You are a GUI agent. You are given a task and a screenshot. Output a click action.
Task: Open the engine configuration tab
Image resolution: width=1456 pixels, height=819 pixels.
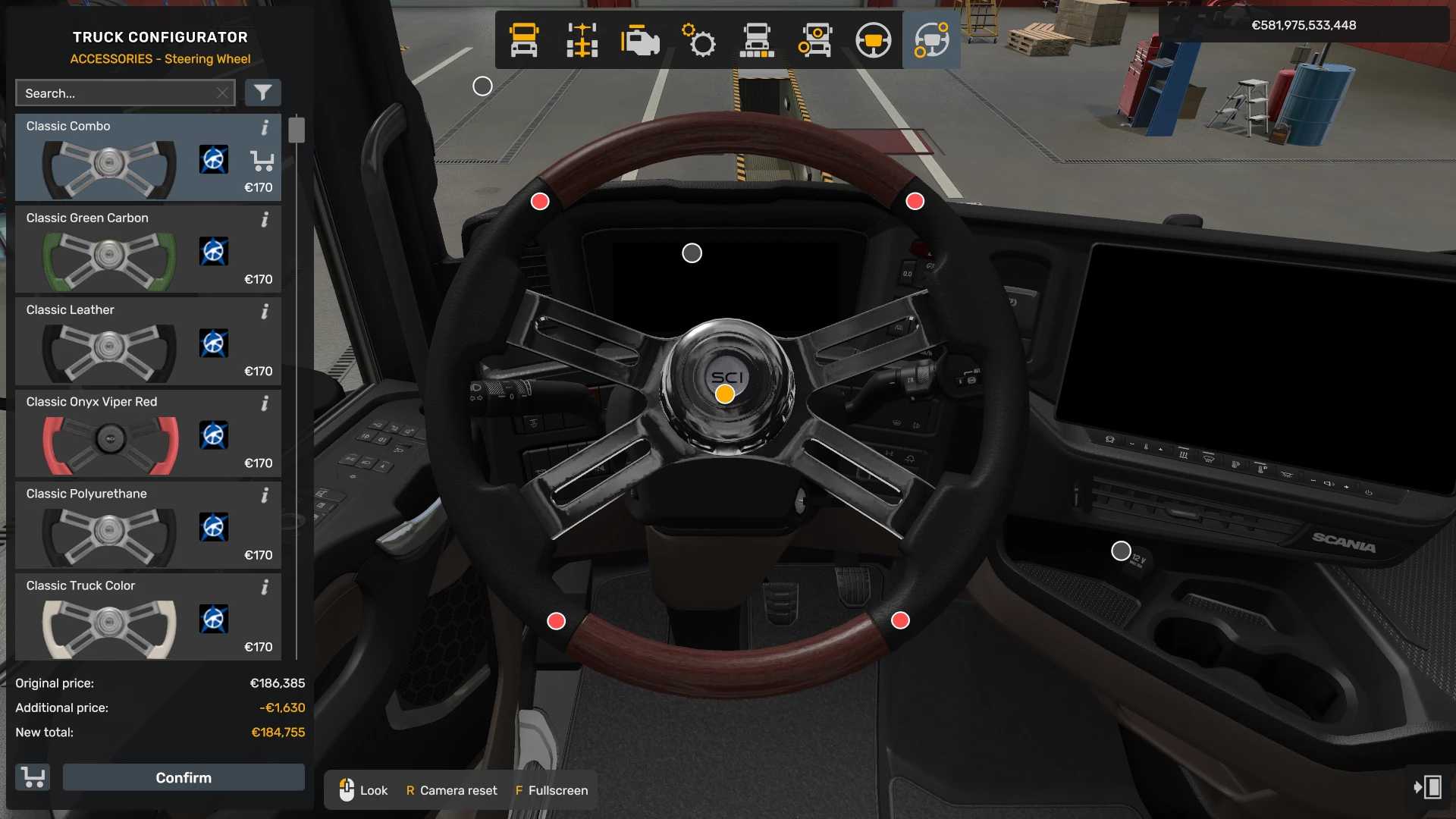click(640, 40)
